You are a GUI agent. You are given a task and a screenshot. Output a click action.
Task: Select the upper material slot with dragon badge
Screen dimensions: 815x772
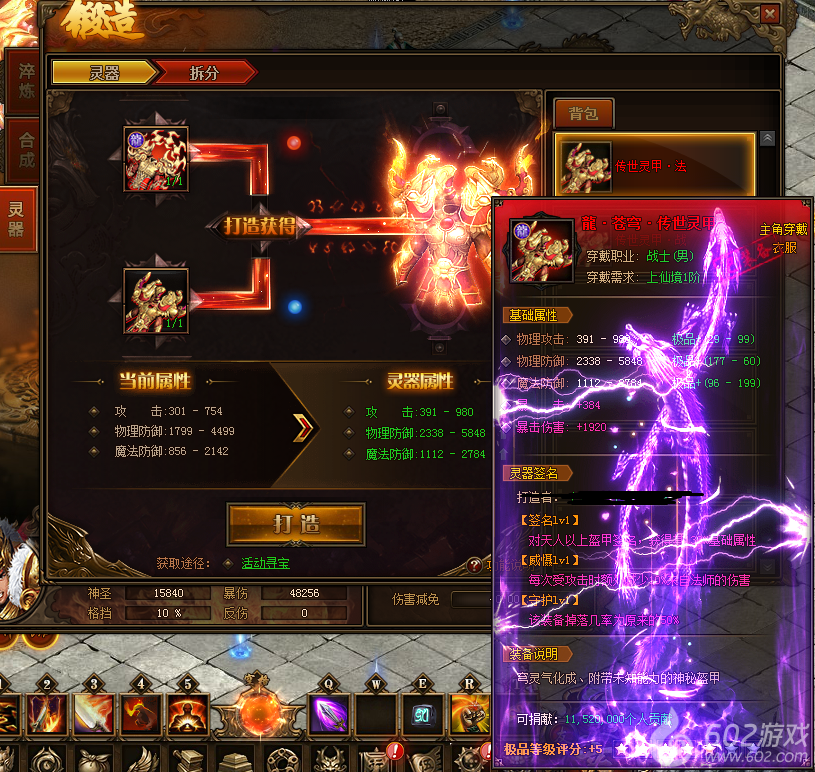[156, 158]
